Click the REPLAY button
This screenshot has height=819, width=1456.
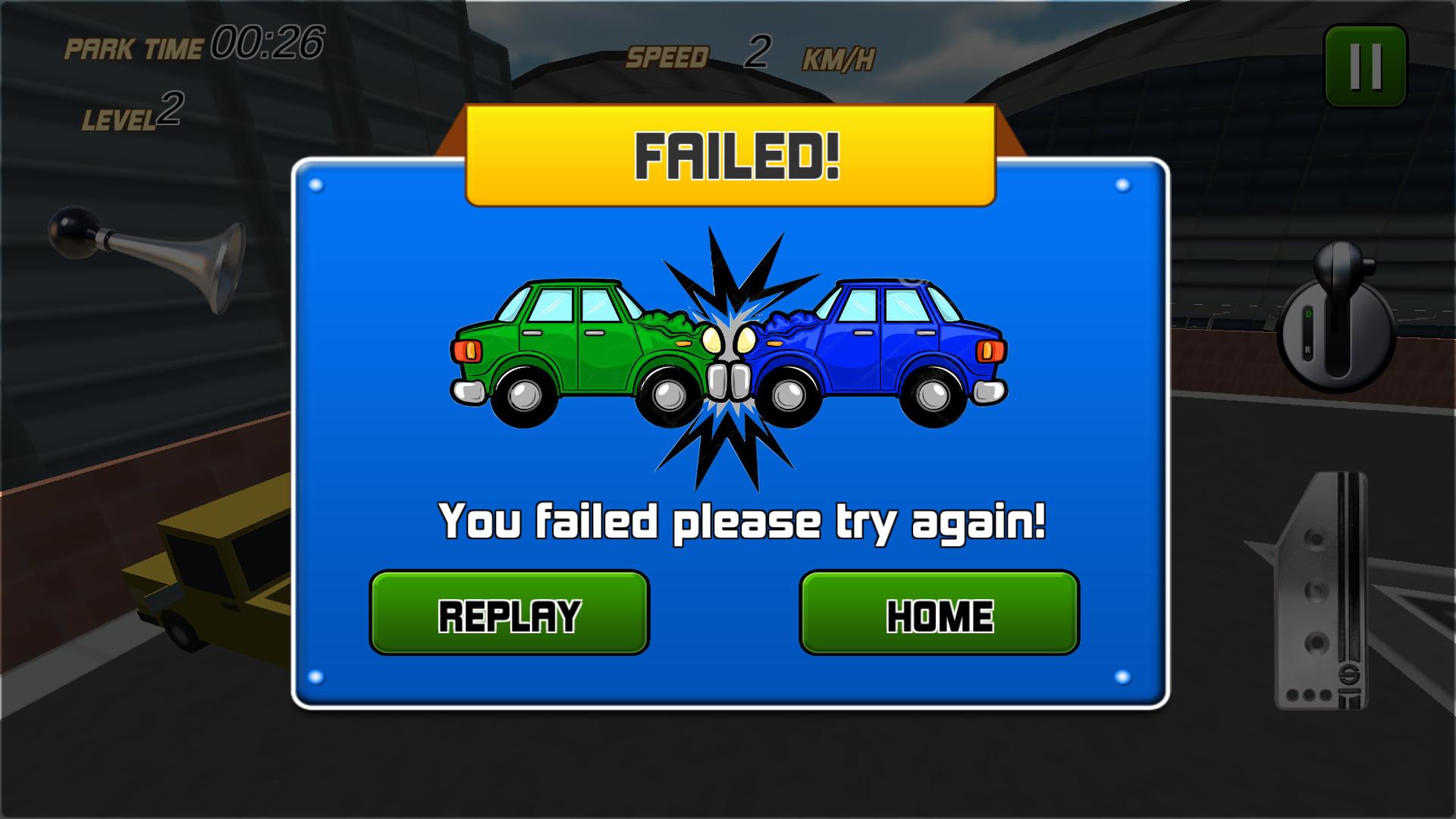pos(509,613)
